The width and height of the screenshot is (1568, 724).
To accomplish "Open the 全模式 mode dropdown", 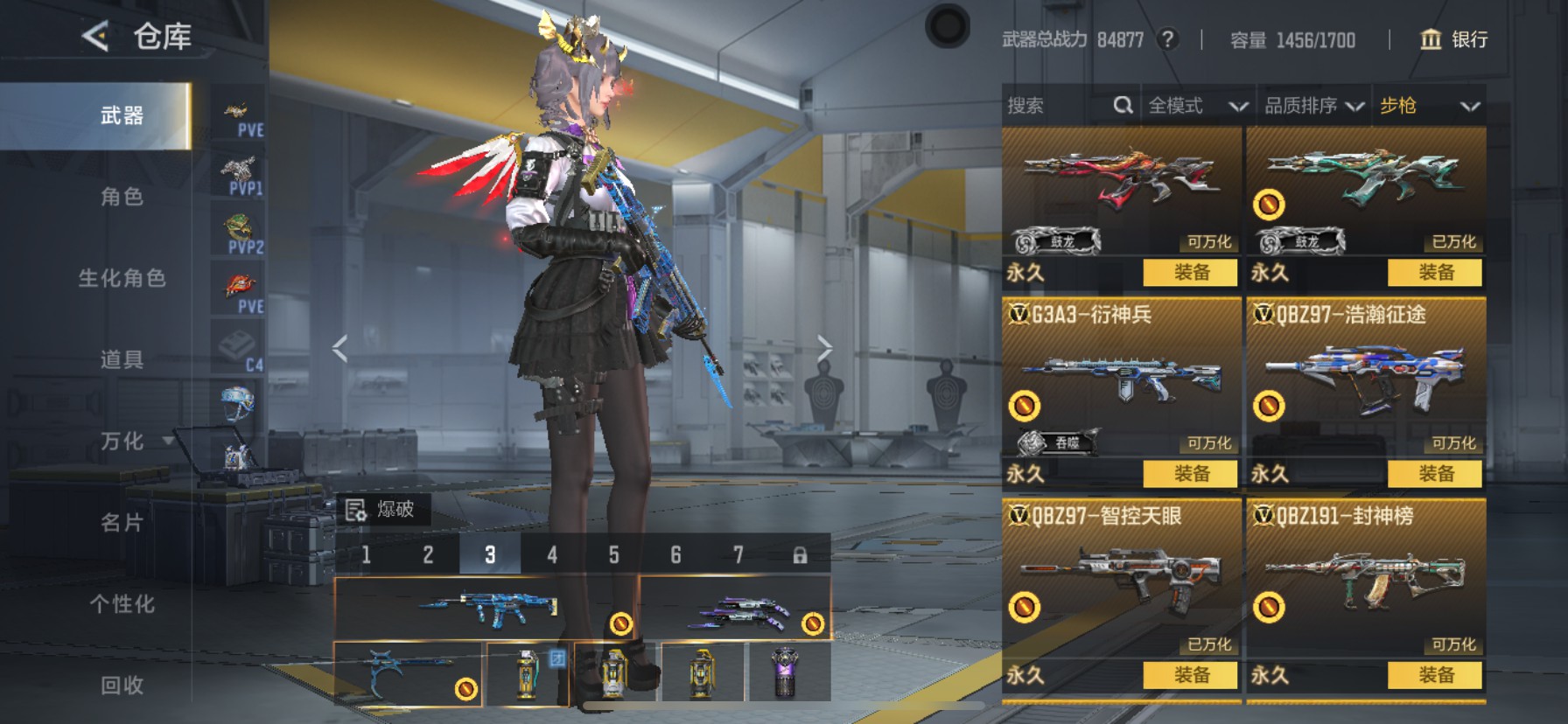I will tap(1197, 106).
